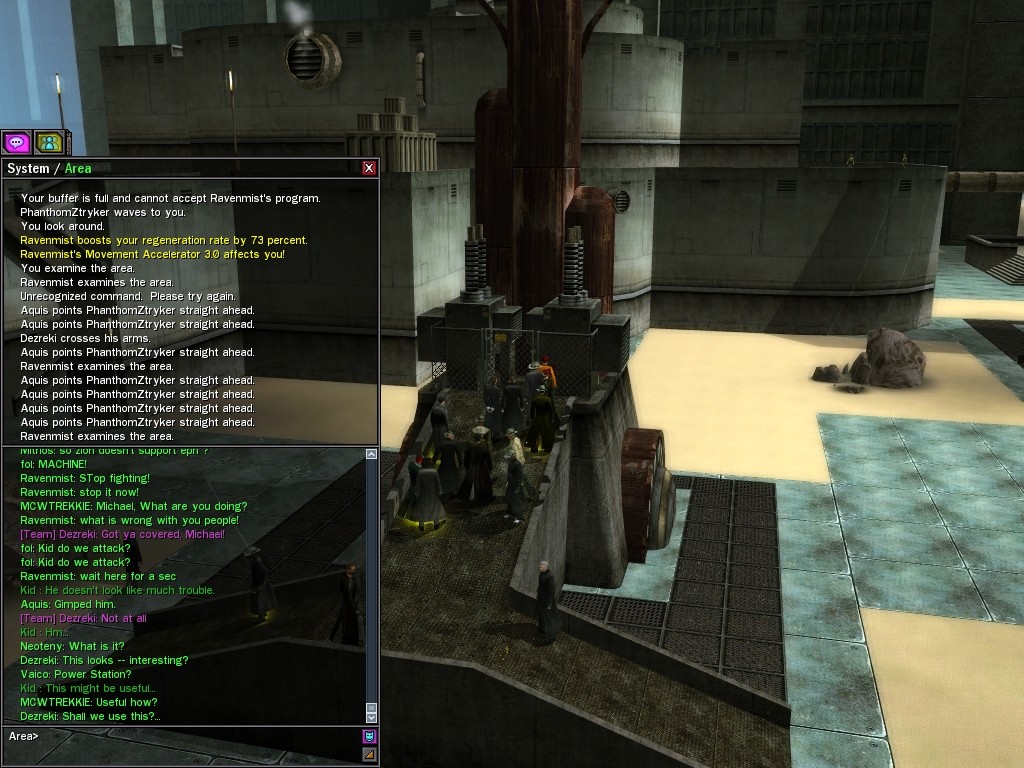Switch to the yellow people group tab
This screenshot has width=1024, height=768.
tap(49, 143)
